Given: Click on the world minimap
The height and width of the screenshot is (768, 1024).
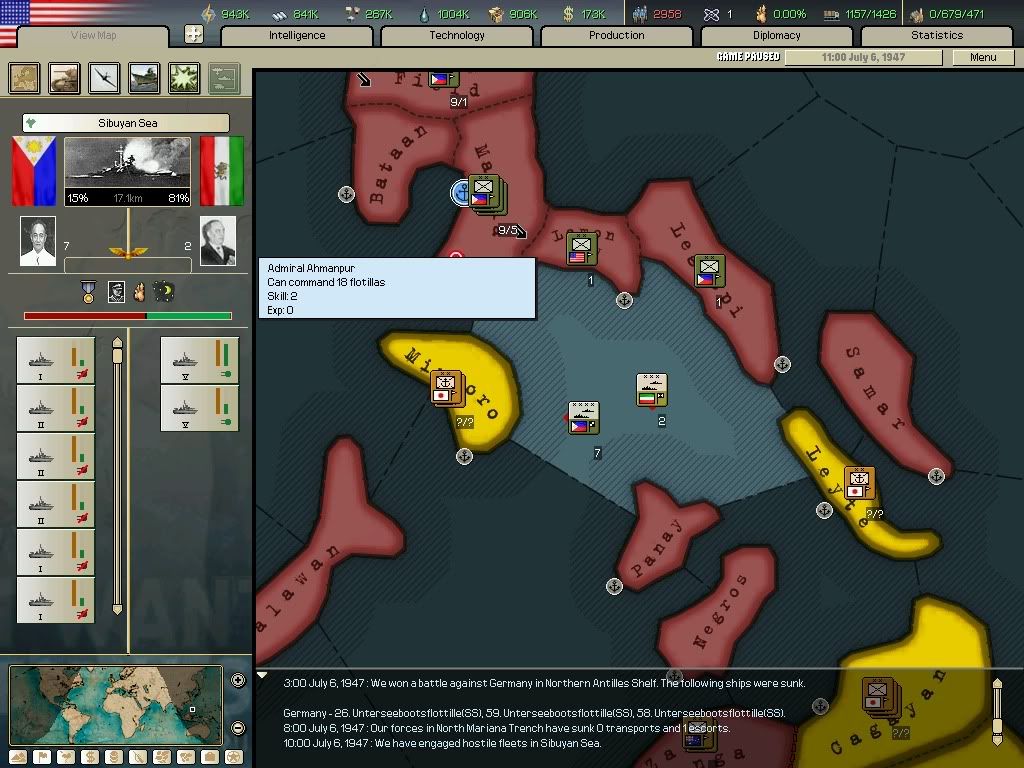Looking at the screenshot, I should click(x=116, y=704).
